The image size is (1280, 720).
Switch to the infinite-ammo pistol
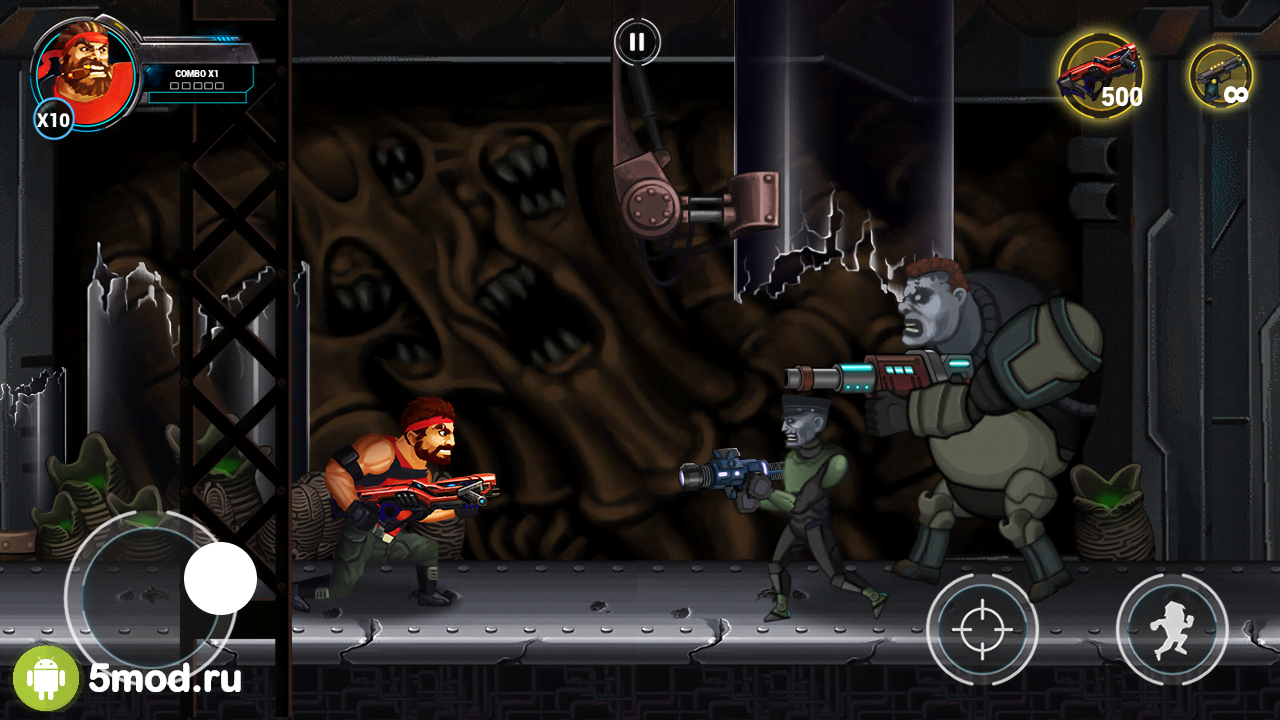pyautogui.click(x=1221, y=76)
